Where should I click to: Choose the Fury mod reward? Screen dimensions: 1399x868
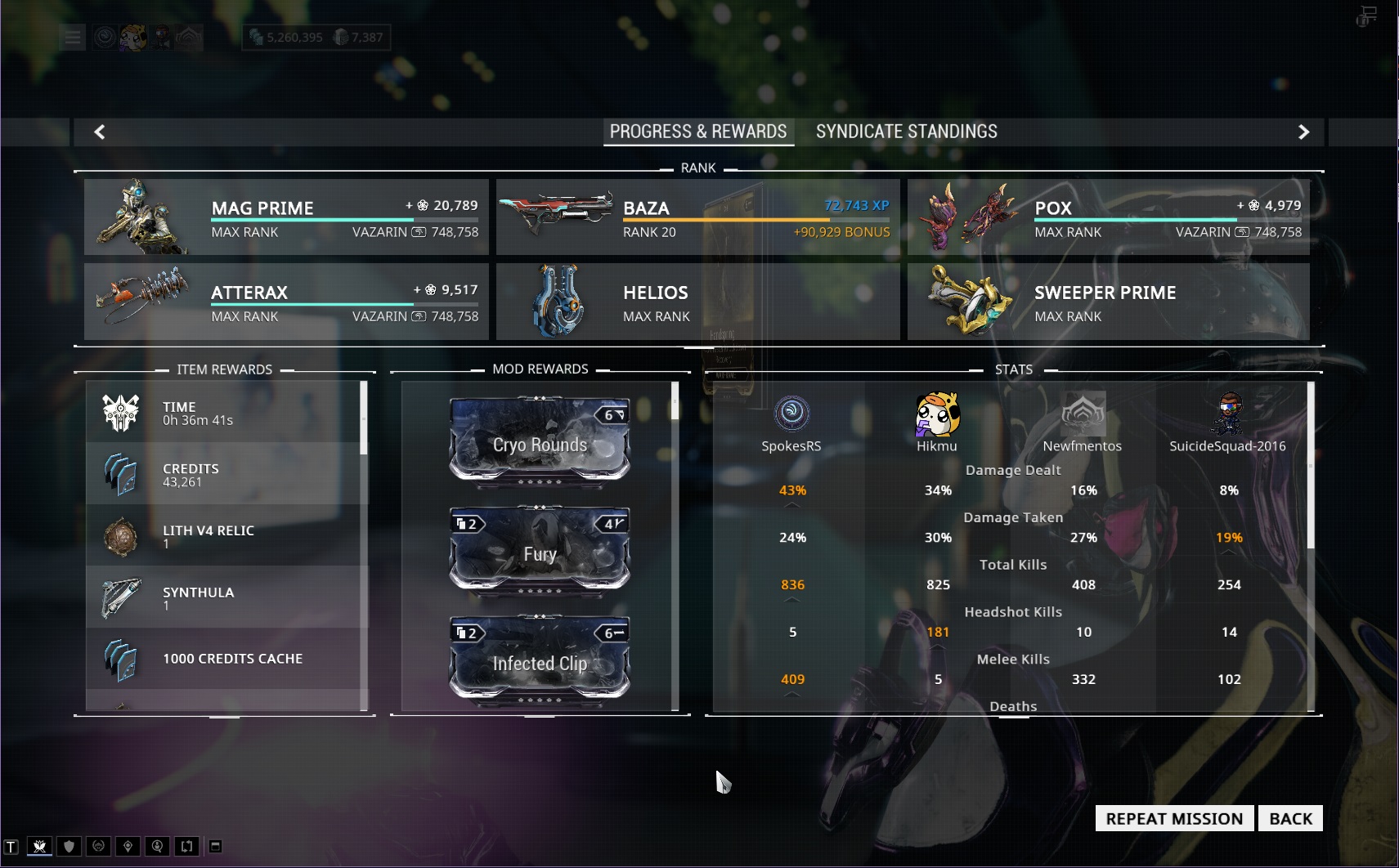pyautogui.click(x=540, y=551)
